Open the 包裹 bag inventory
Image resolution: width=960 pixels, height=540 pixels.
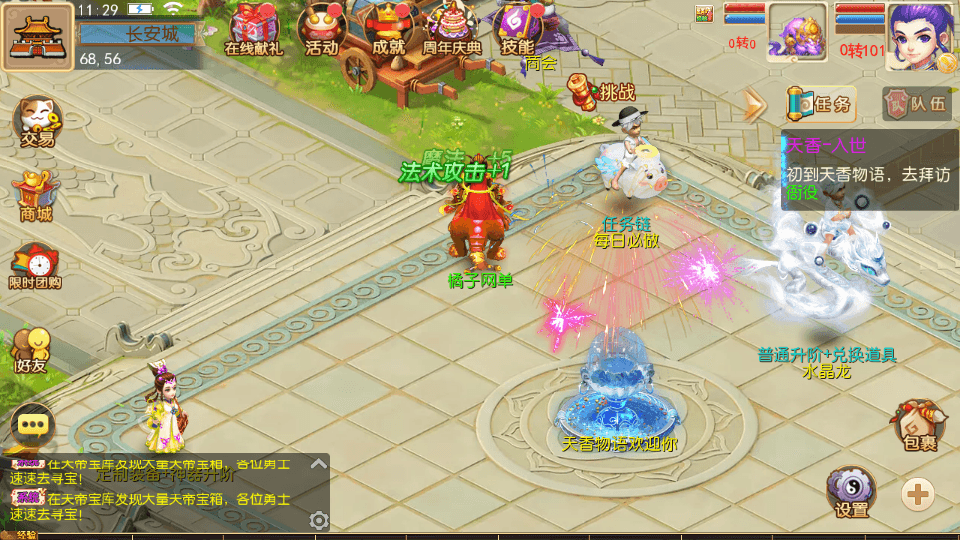pyautogui.click(x=918, y=427)
